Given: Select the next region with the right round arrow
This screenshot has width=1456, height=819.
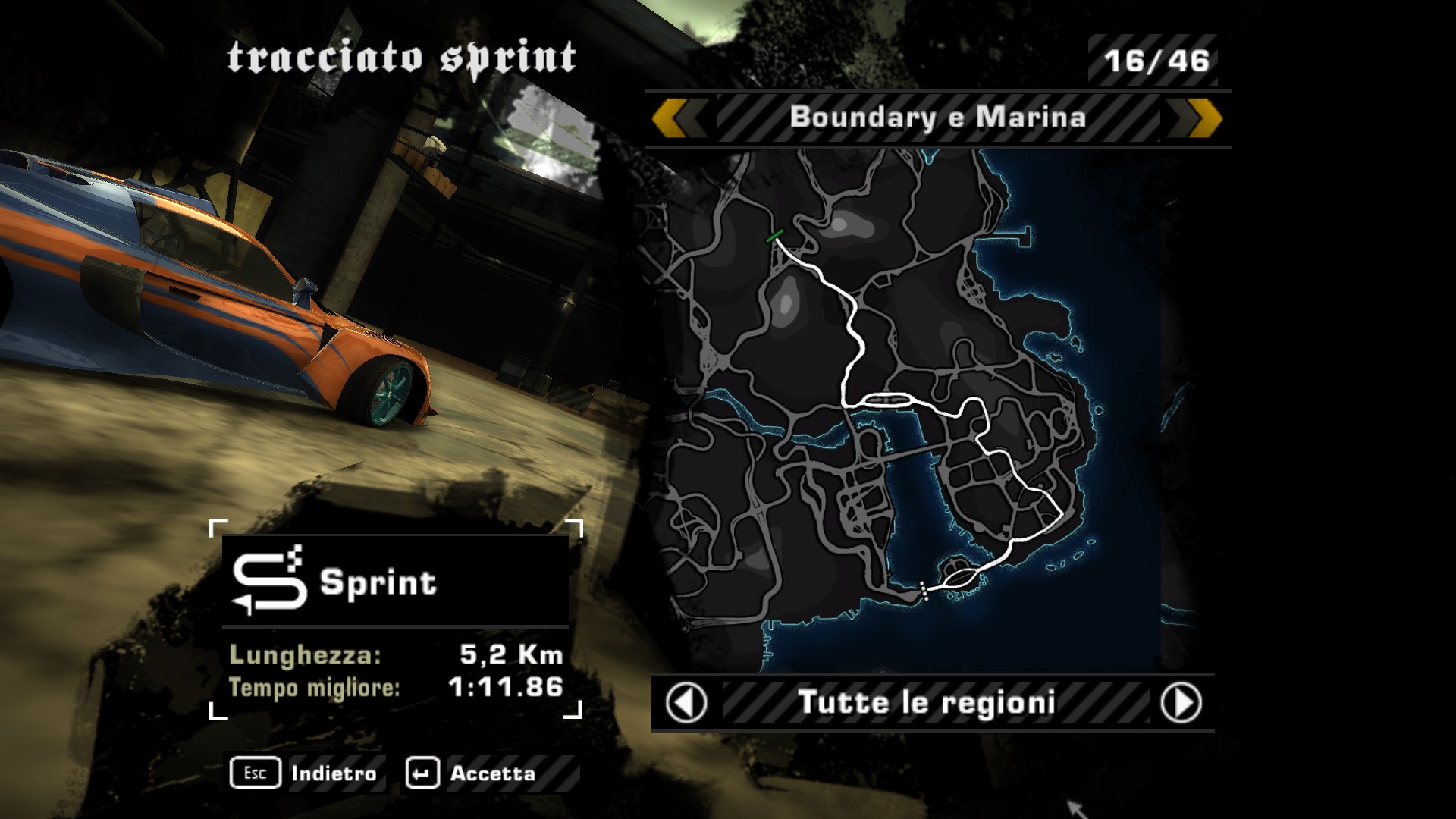Looking at the screenshot, I should click(x=1181, y=703).
